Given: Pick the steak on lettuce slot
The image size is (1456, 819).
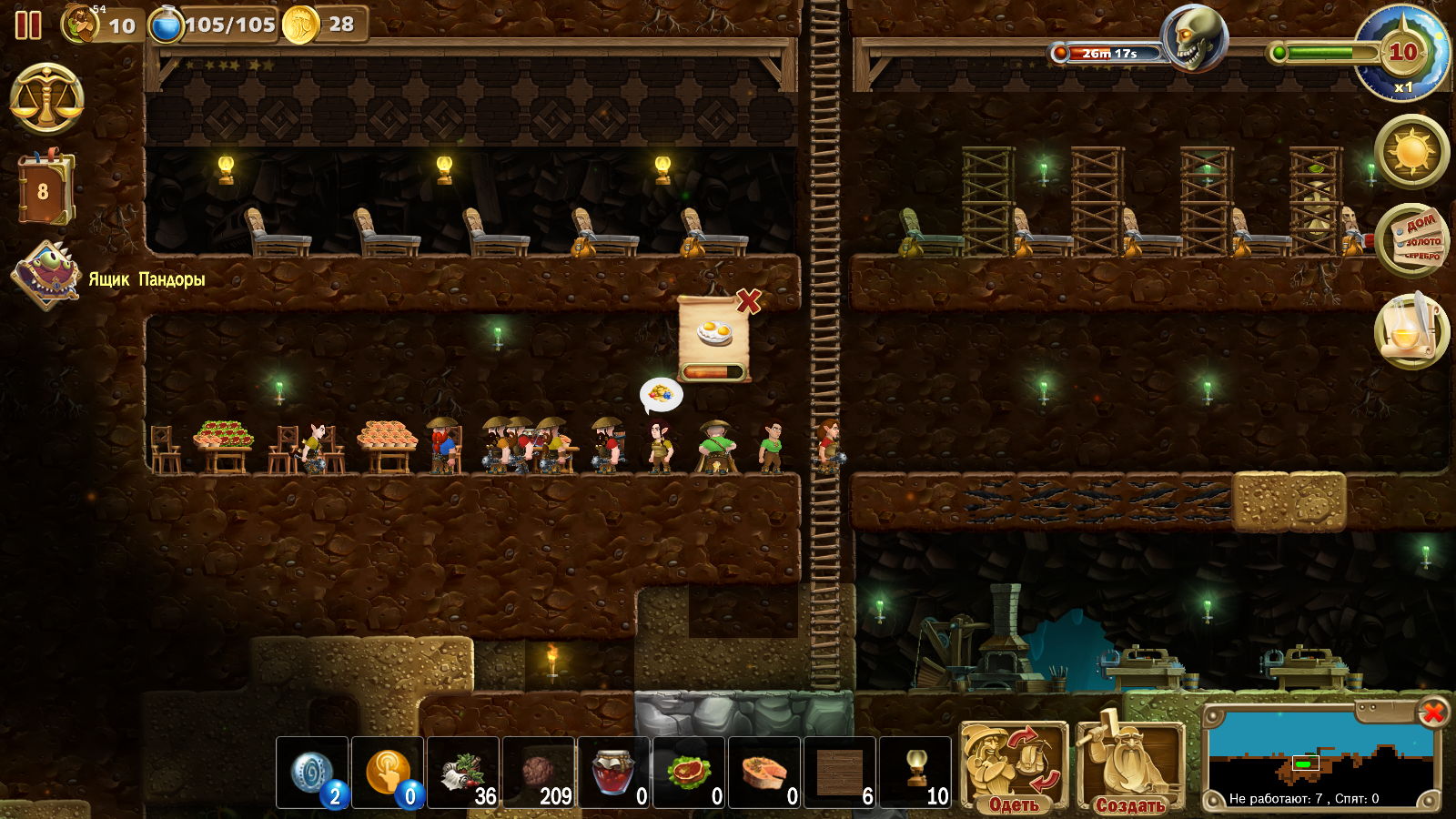Looking at the screenshot, I should pos(690,773).
